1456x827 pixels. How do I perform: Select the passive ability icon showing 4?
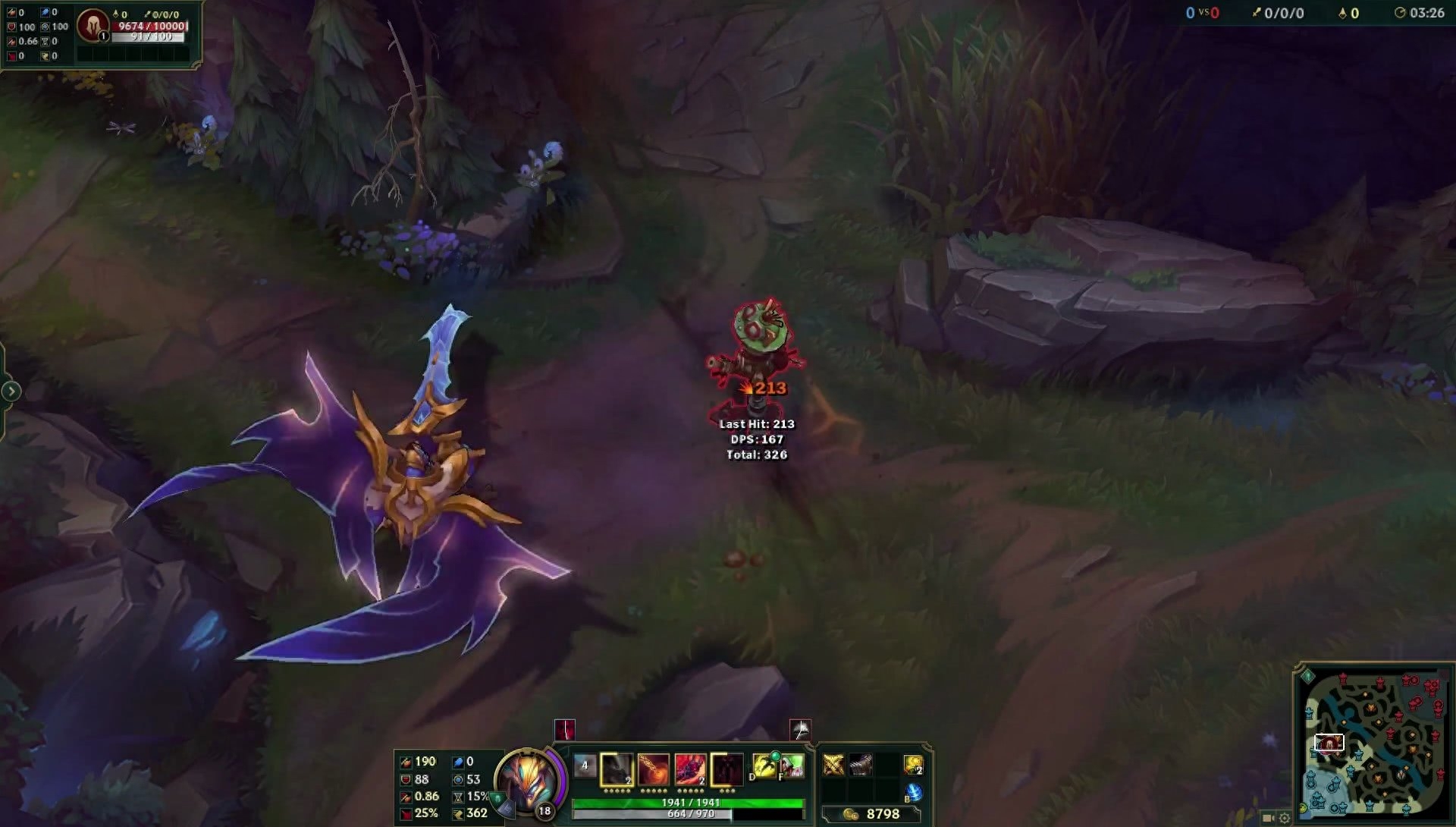(x=585, y=766)
